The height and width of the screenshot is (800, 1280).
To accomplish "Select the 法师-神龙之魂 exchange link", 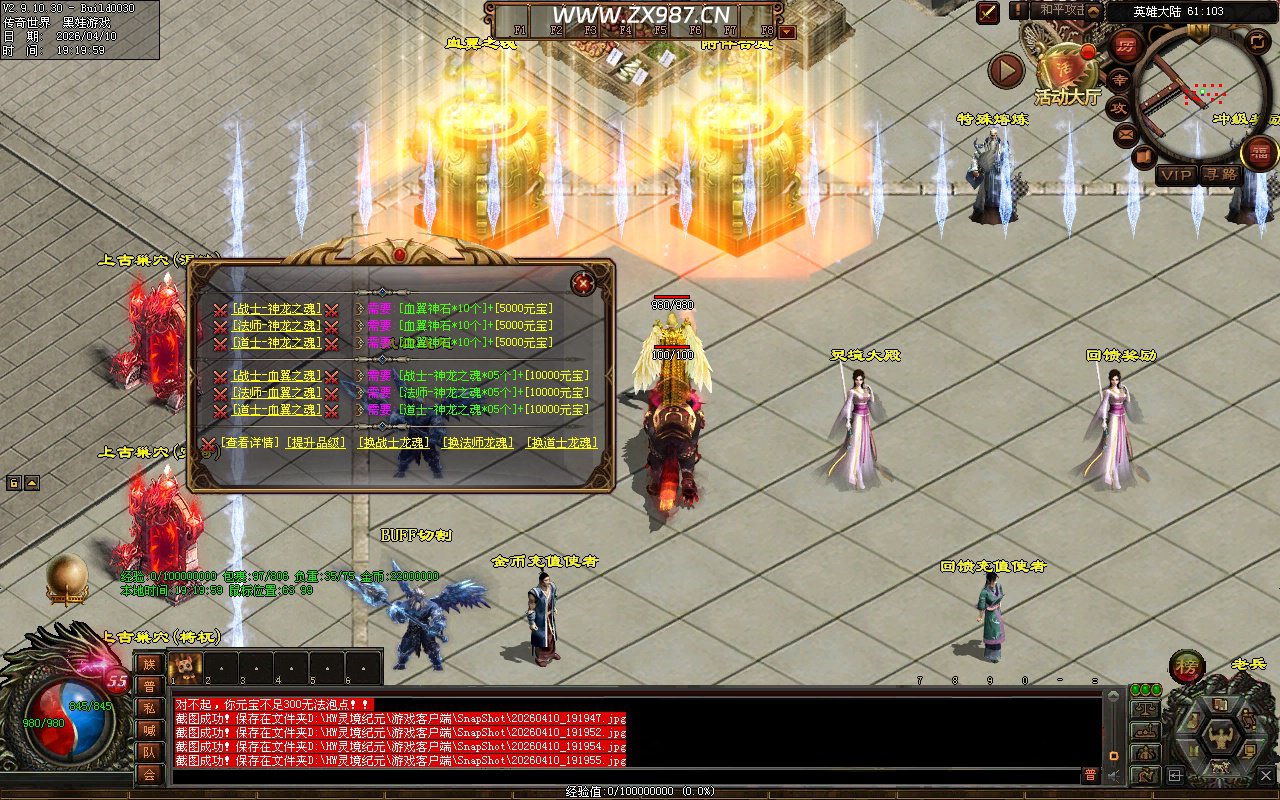I will tap(276, 326).
